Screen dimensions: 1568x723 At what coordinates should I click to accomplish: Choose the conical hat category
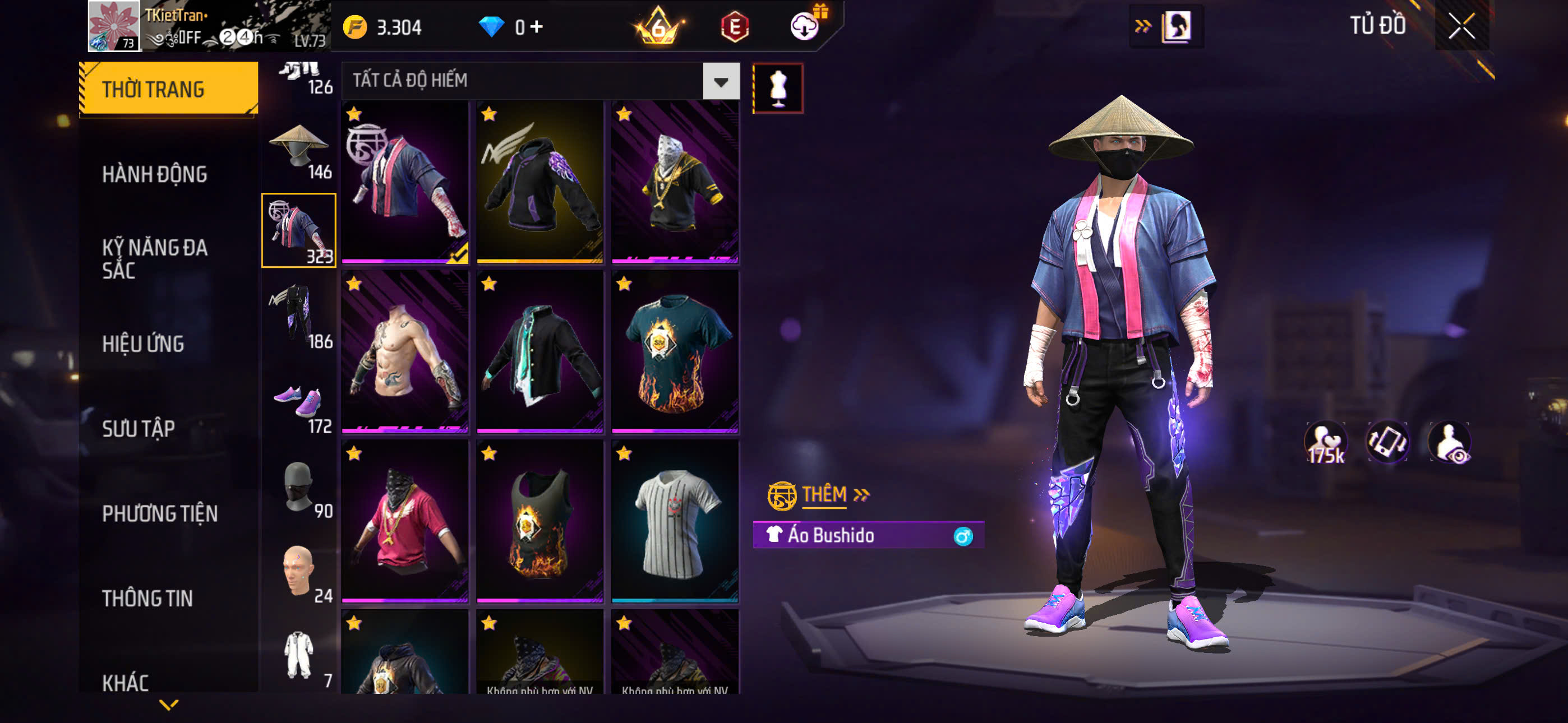(x=299, y=148)
